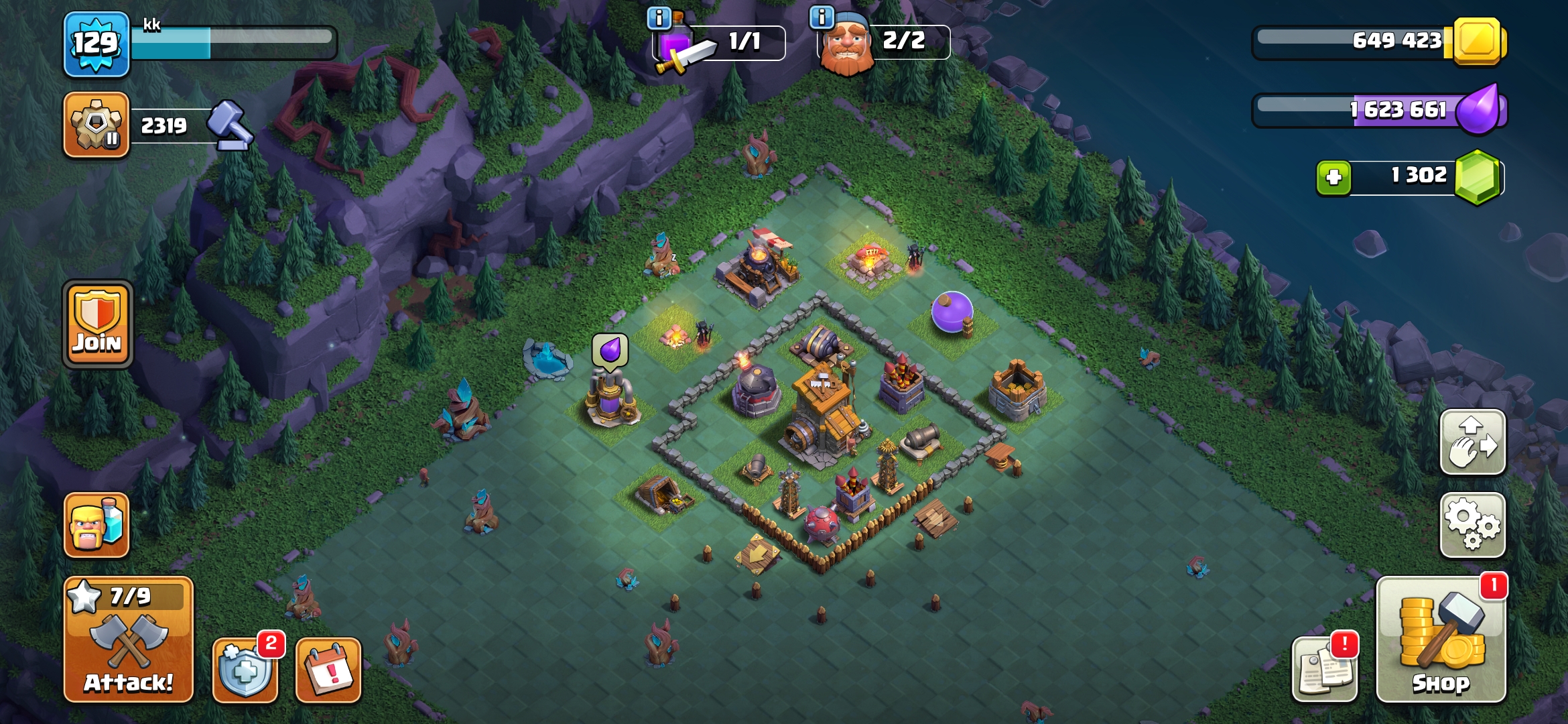Open the shield icon with badge 2
Image resolution: width=1568 pixels, height=724 pixels.
[x=245, y=670]
